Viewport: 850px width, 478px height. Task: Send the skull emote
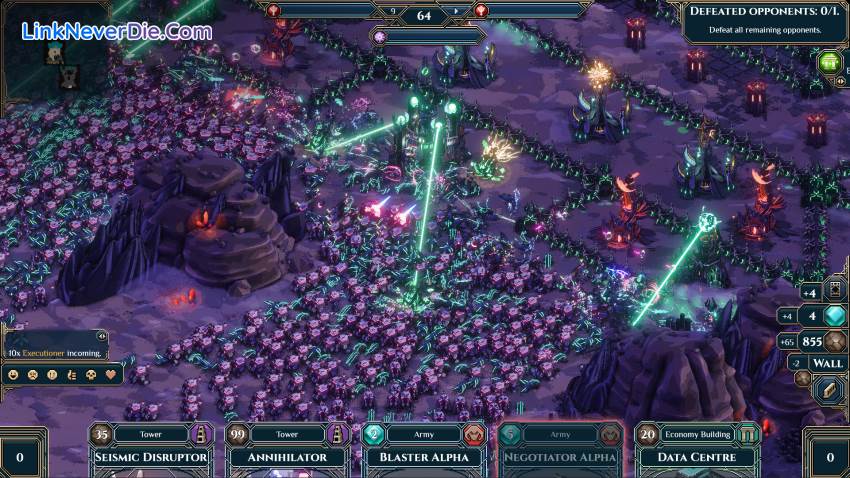tap(91, 375)
